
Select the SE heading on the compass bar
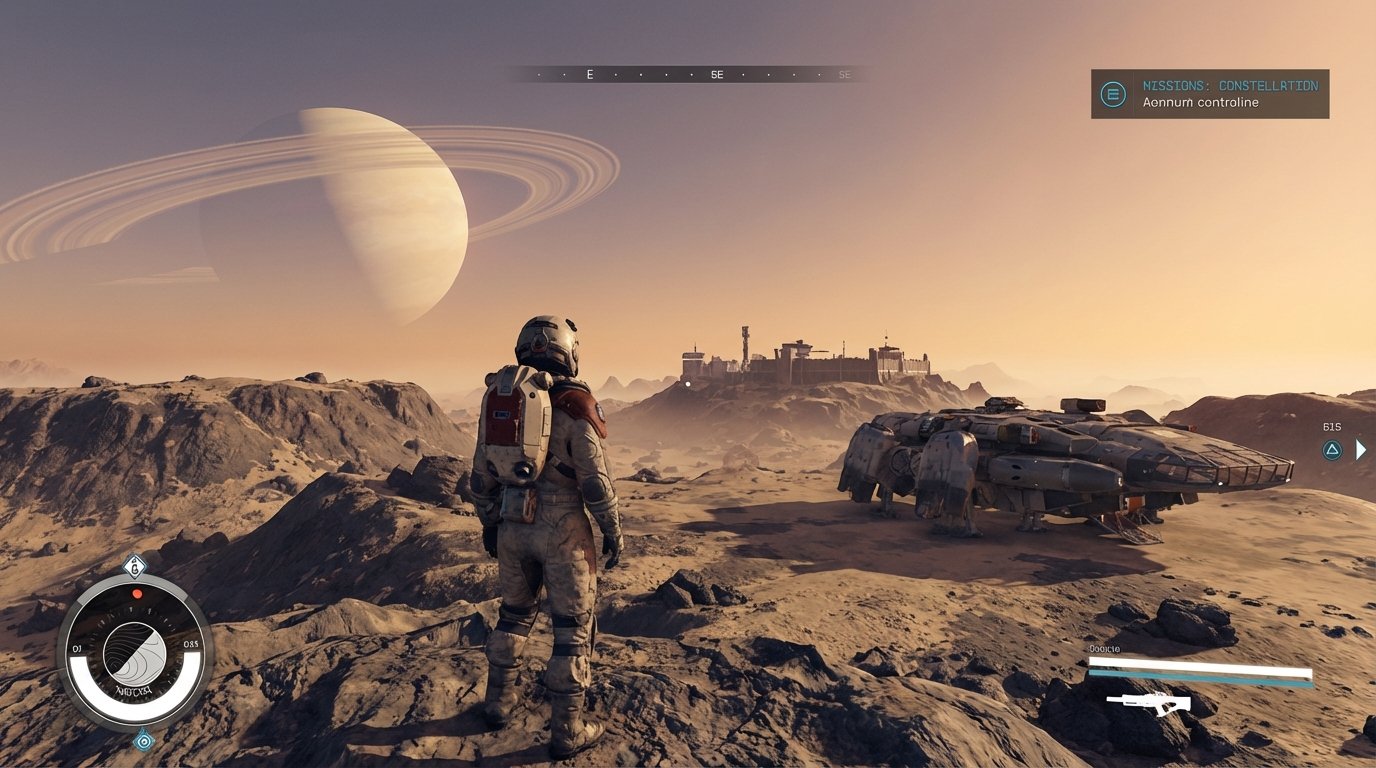tap(716, 74)
